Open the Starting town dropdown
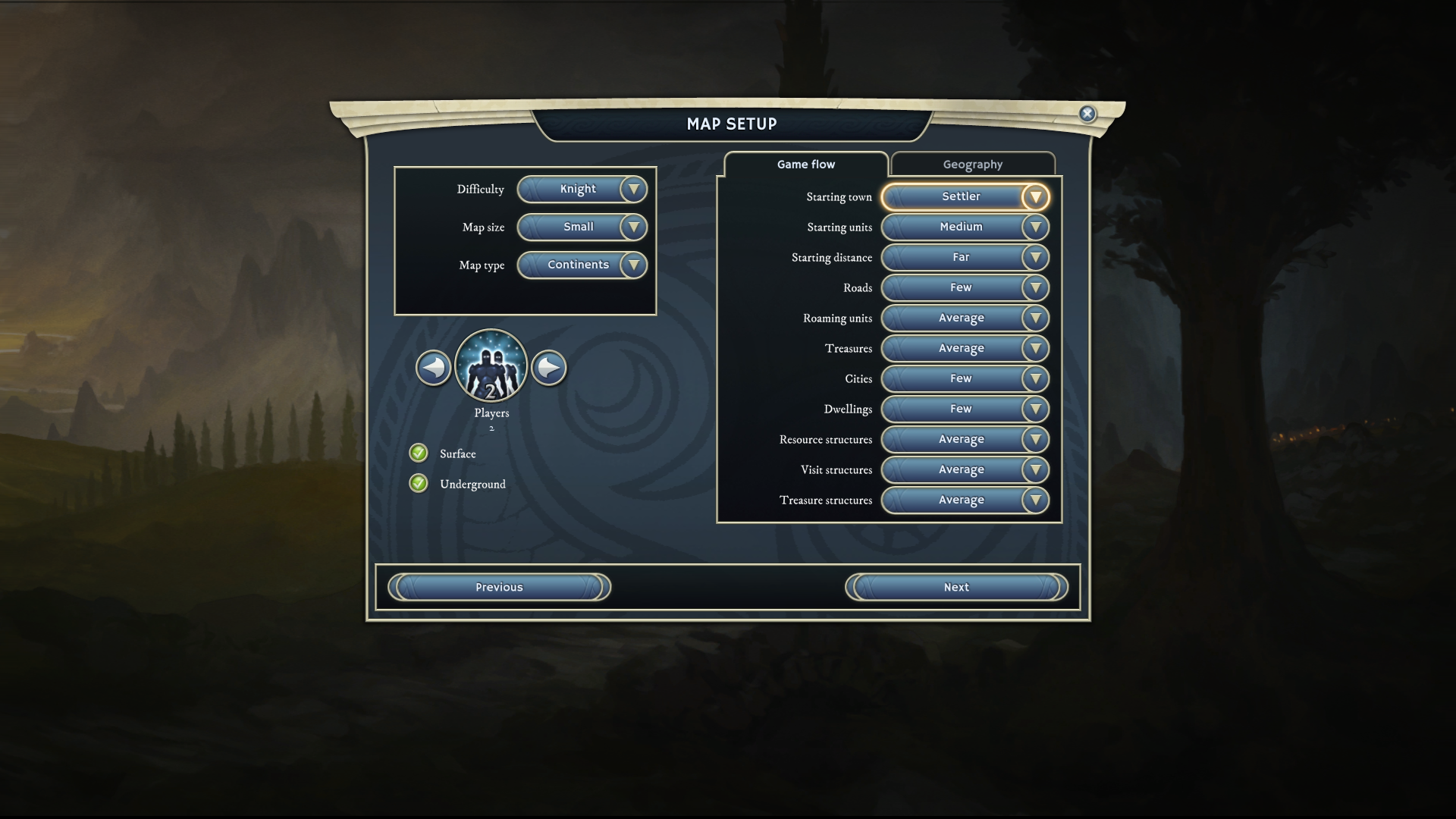This screenshot has height=819, width=1456. click(x=965, y=197)
